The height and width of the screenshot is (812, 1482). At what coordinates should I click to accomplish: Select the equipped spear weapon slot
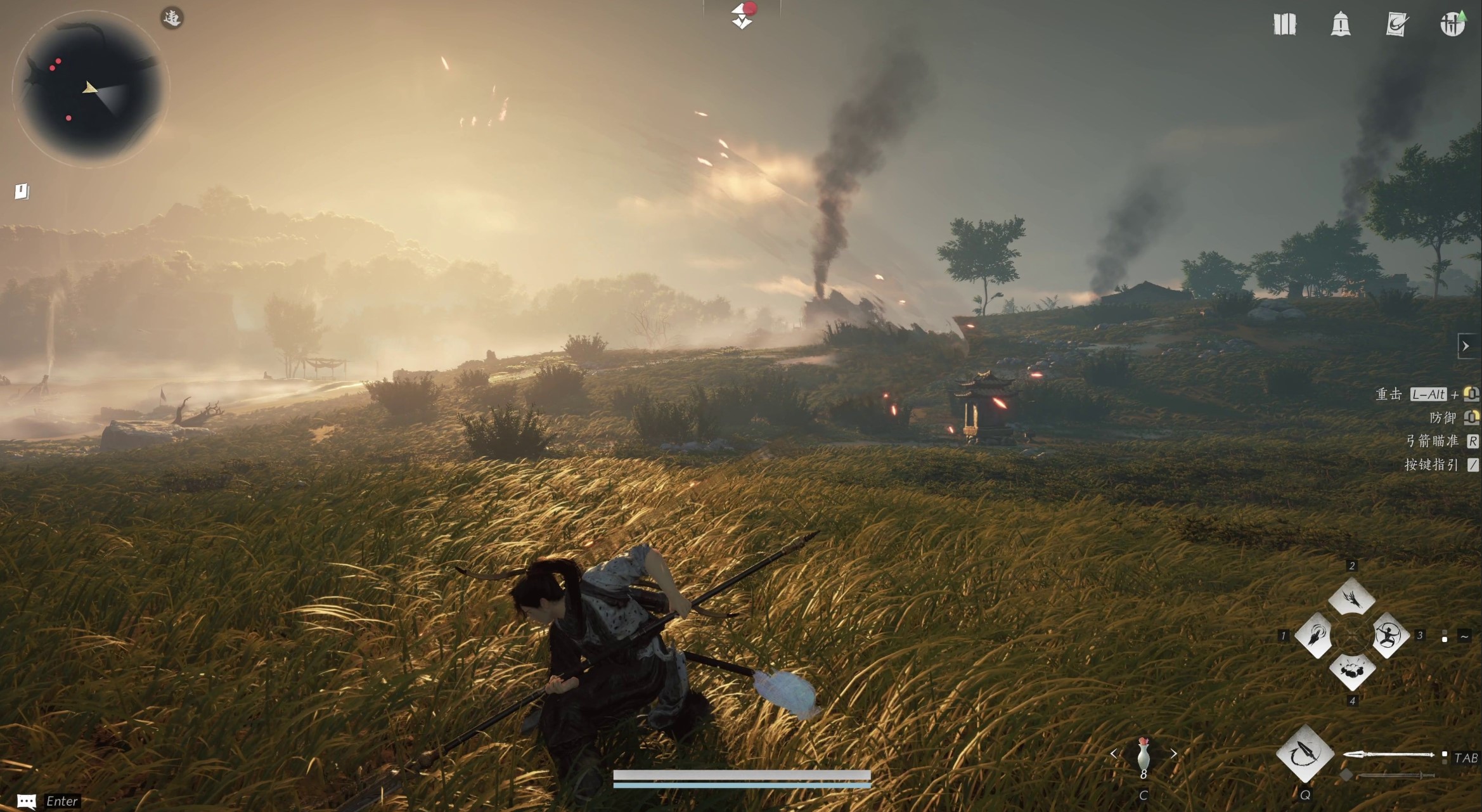(1388, 754)
